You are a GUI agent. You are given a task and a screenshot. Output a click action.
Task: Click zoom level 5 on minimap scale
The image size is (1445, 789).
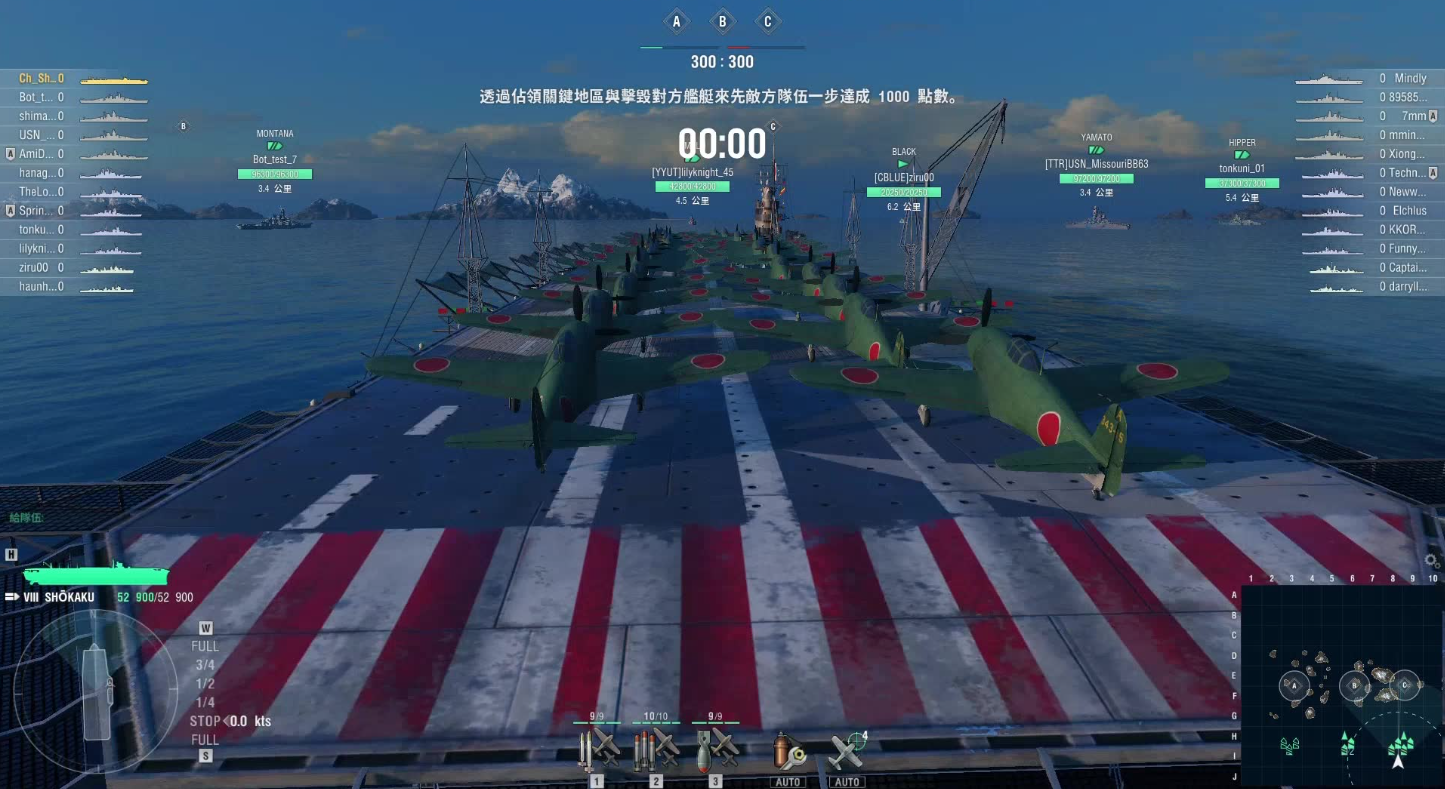pos(1332,578)
